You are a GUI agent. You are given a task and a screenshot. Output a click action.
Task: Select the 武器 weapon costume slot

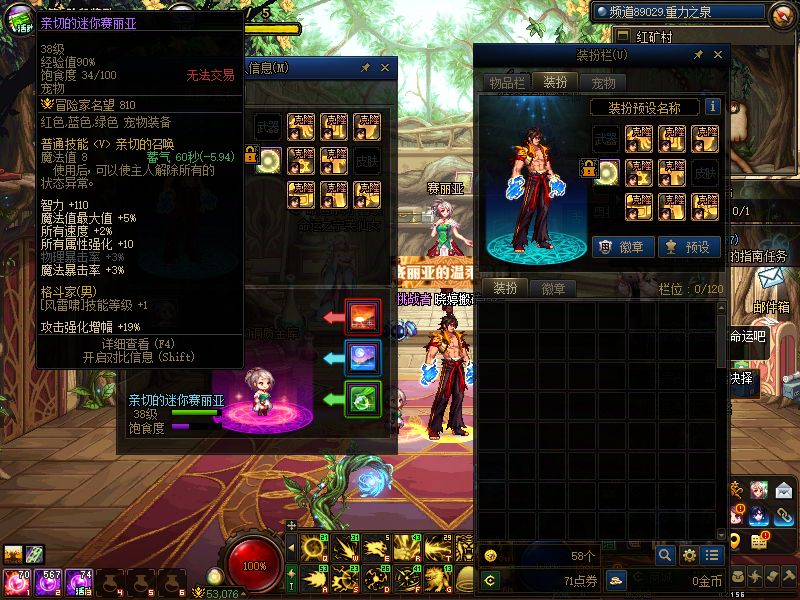click(606, 139)
